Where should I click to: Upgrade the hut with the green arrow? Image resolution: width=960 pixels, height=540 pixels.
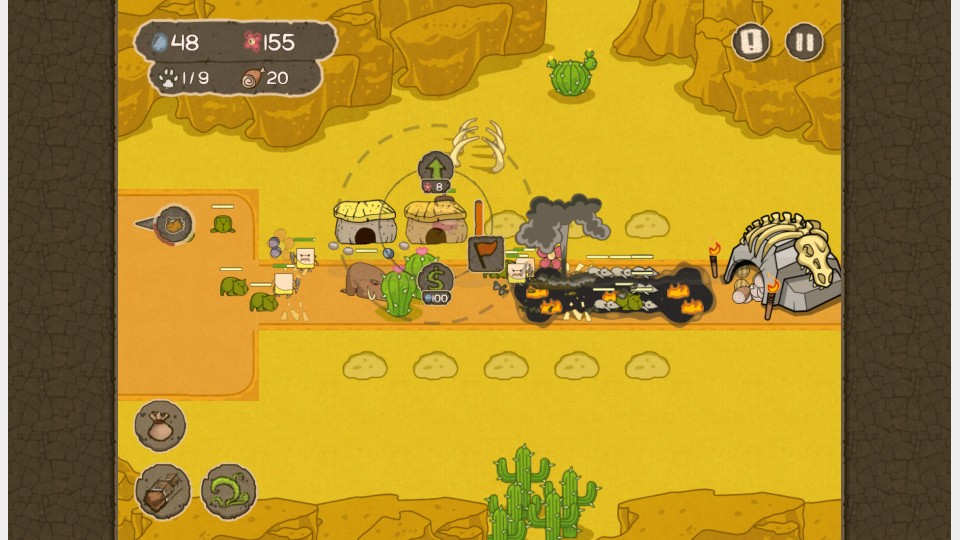pyautogui.click(x=436, y=167)
